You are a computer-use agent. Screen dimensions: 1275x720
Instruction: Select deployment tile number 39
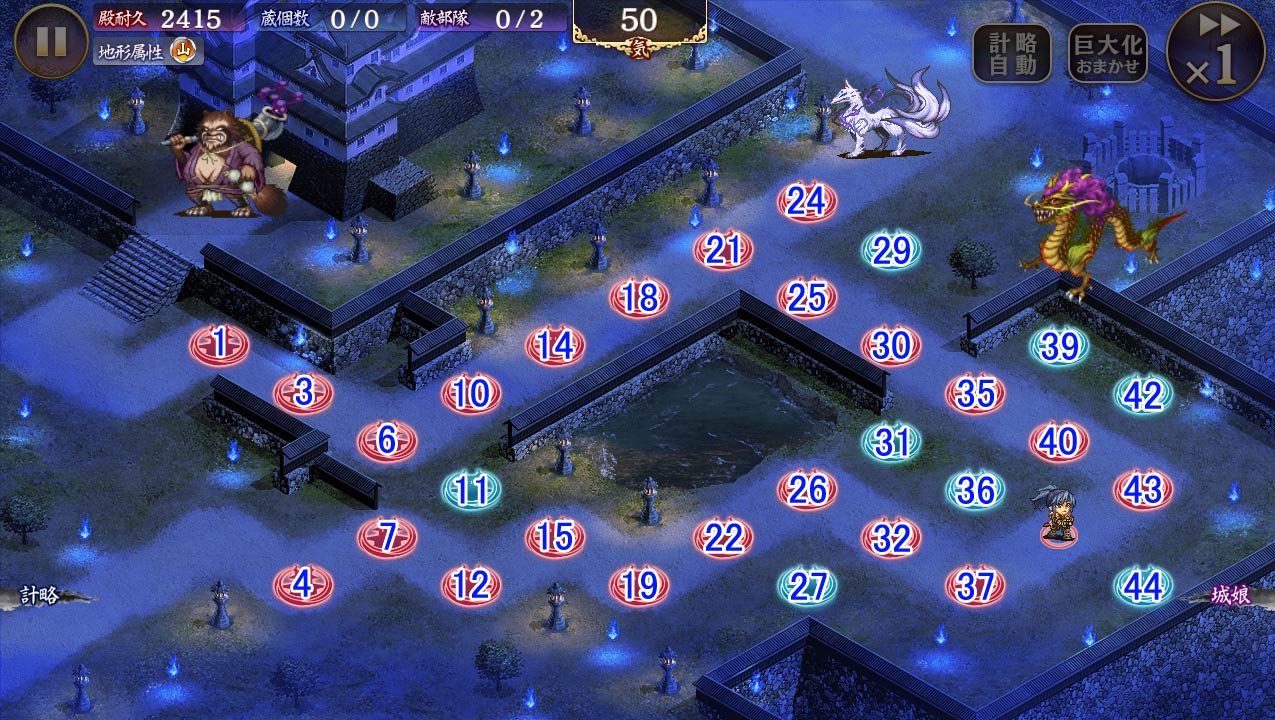[1059, 346]
